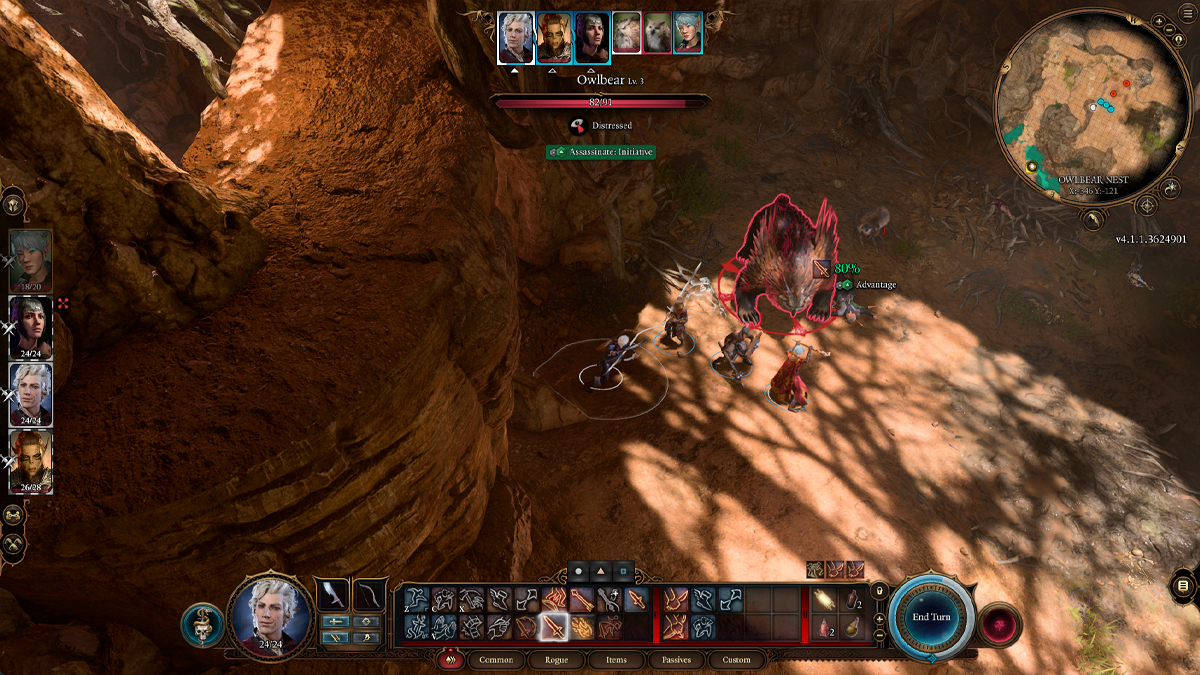Select the teal-haired party member portrait

pos(31,260)
